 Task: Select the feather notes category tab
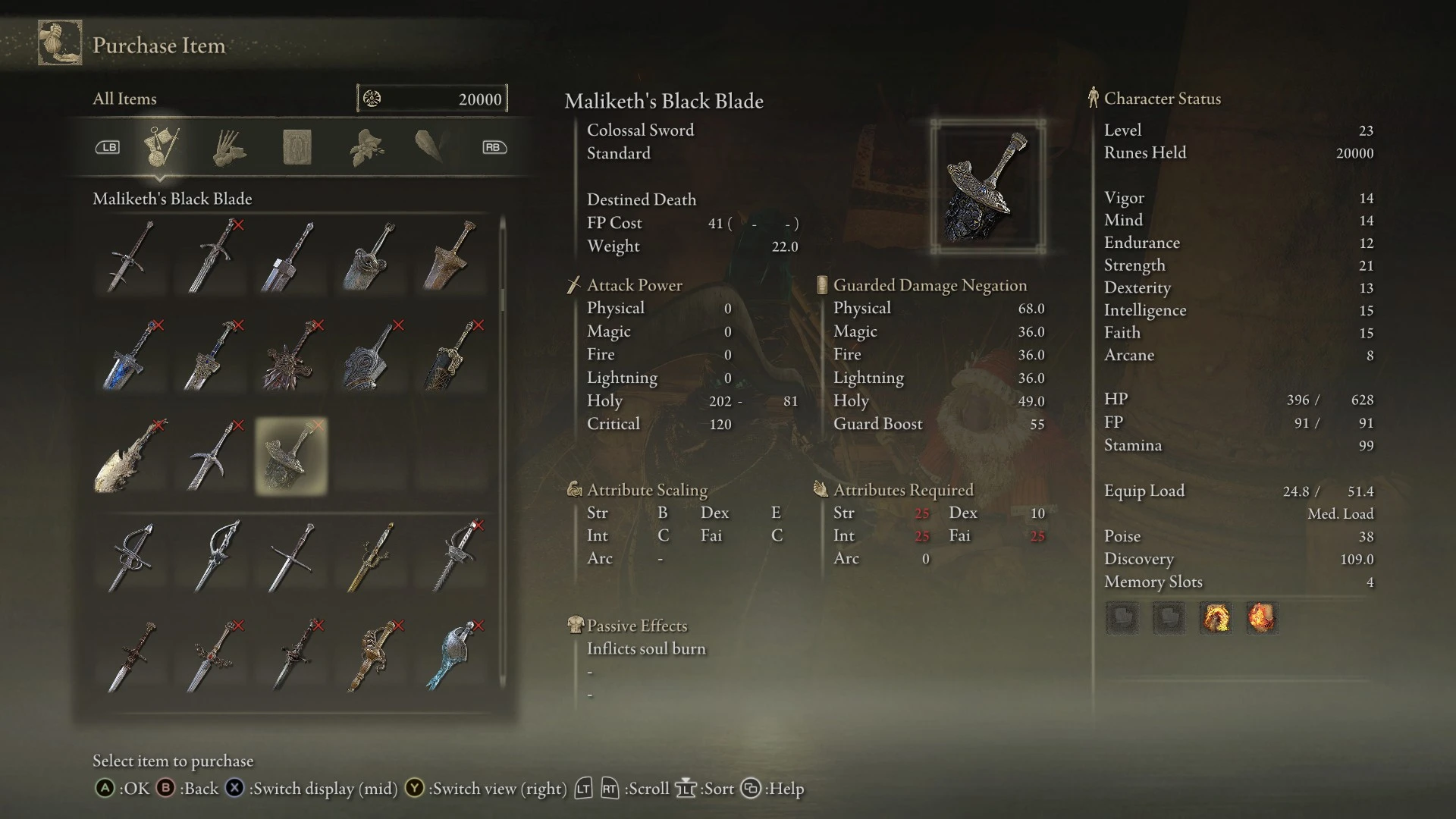click(x=432, y=146)
